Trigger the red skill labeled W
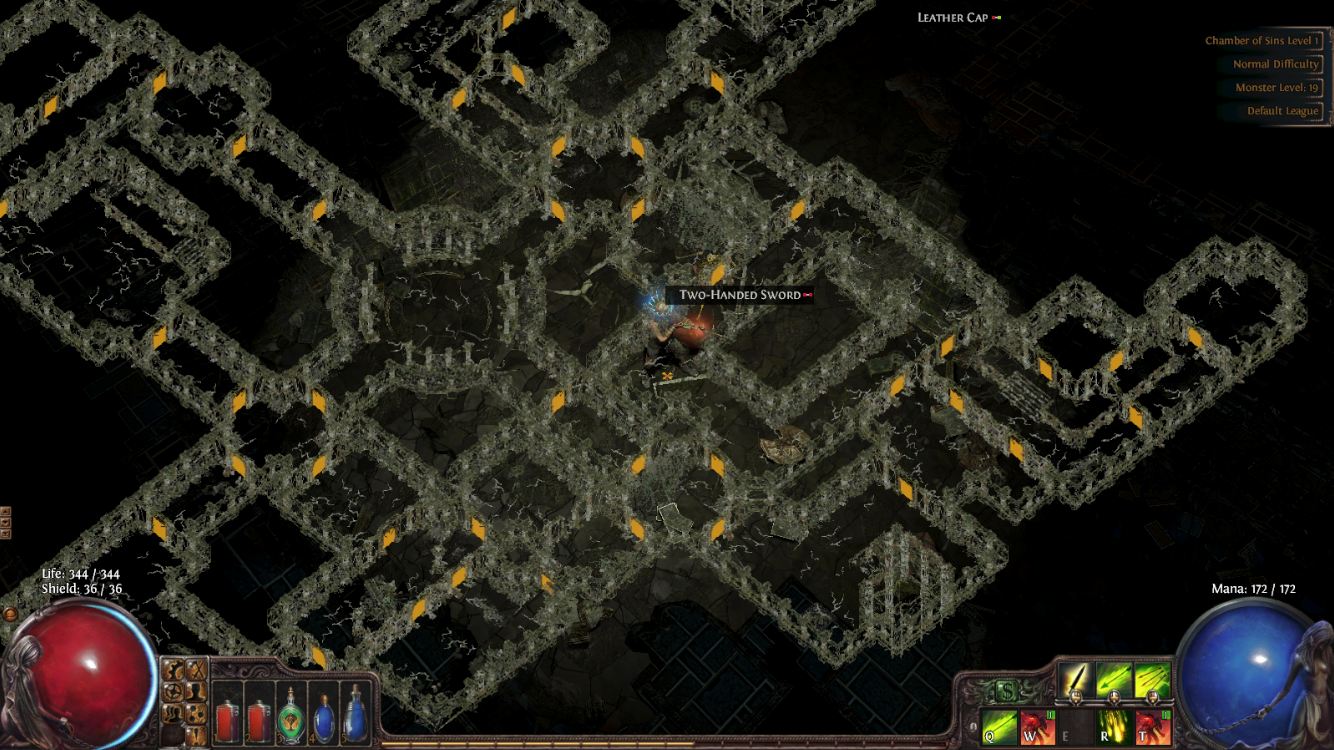This screenshot has width=1334, height=750. 1038,725
